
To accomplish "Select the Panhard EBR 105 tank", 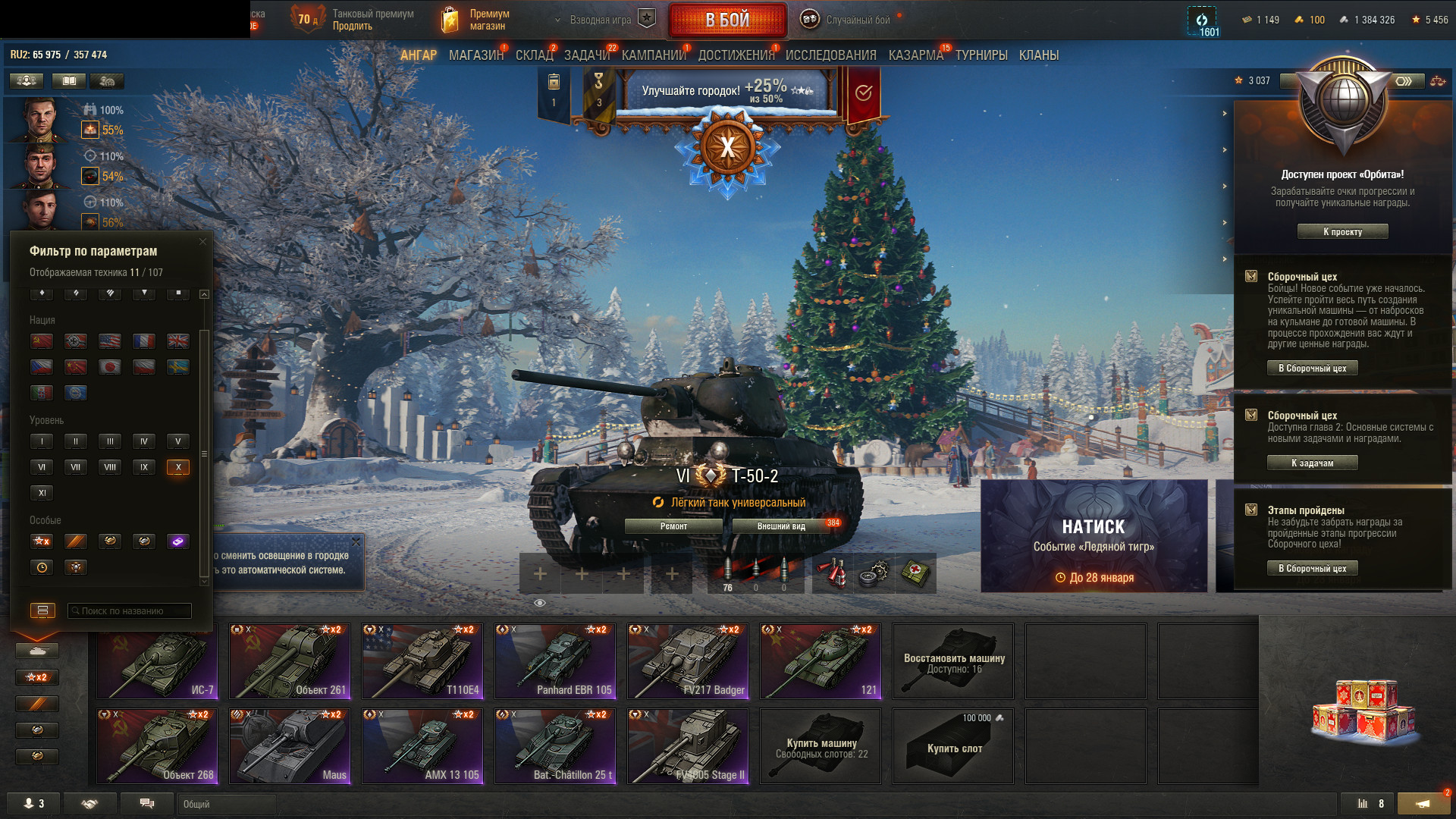I will (x=555, y=661).
